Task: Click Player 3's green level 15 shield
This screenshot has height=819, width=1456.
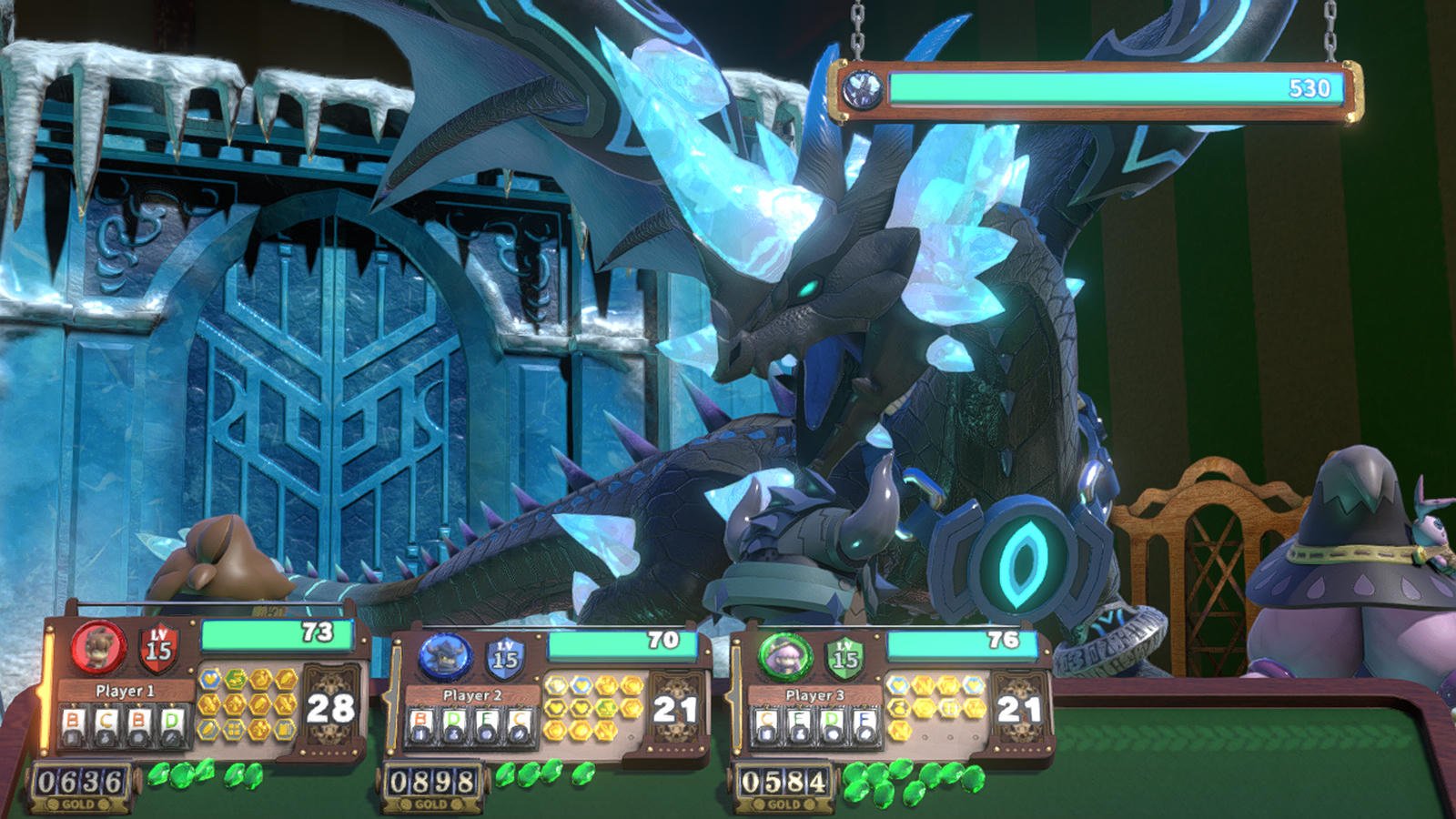Action: coord(845,656)
